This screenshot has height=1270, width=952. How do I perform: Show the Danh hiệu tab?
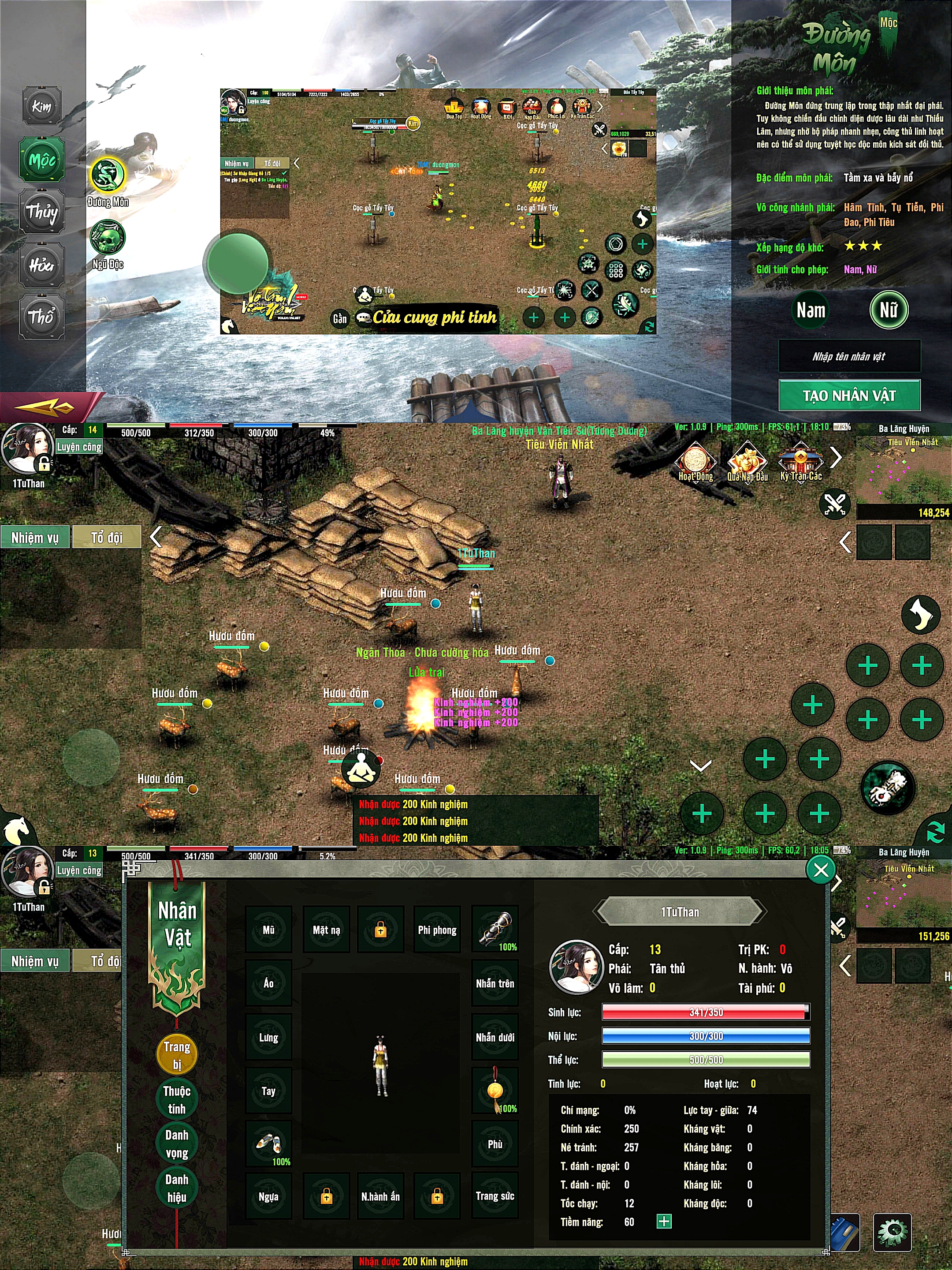177,1188
